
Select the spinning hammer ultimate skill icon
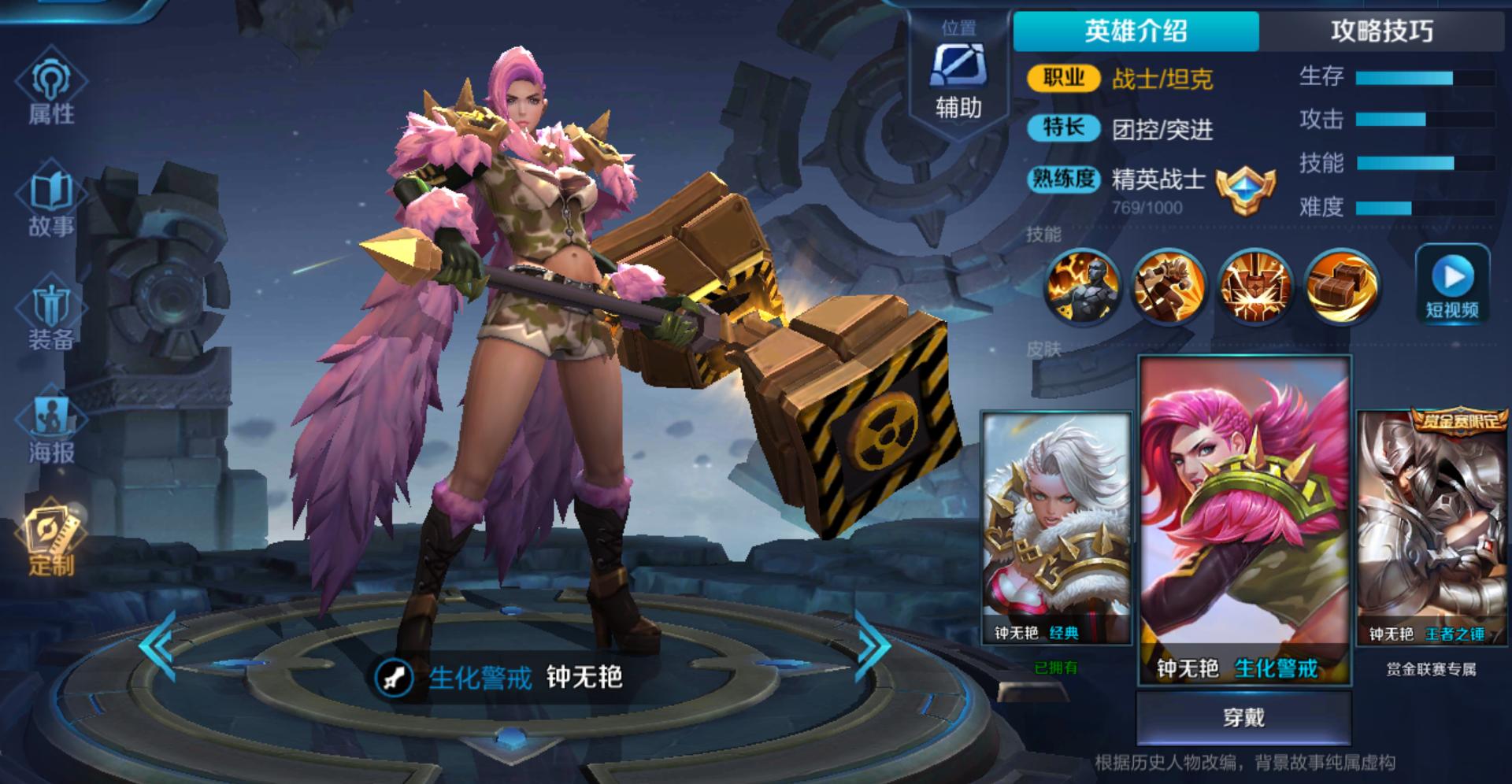(1341, 285)
